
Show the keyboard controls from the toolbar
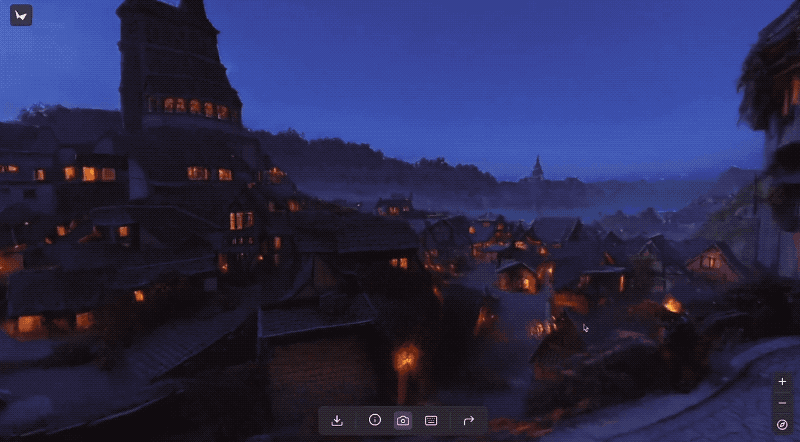tap(431, 421)
